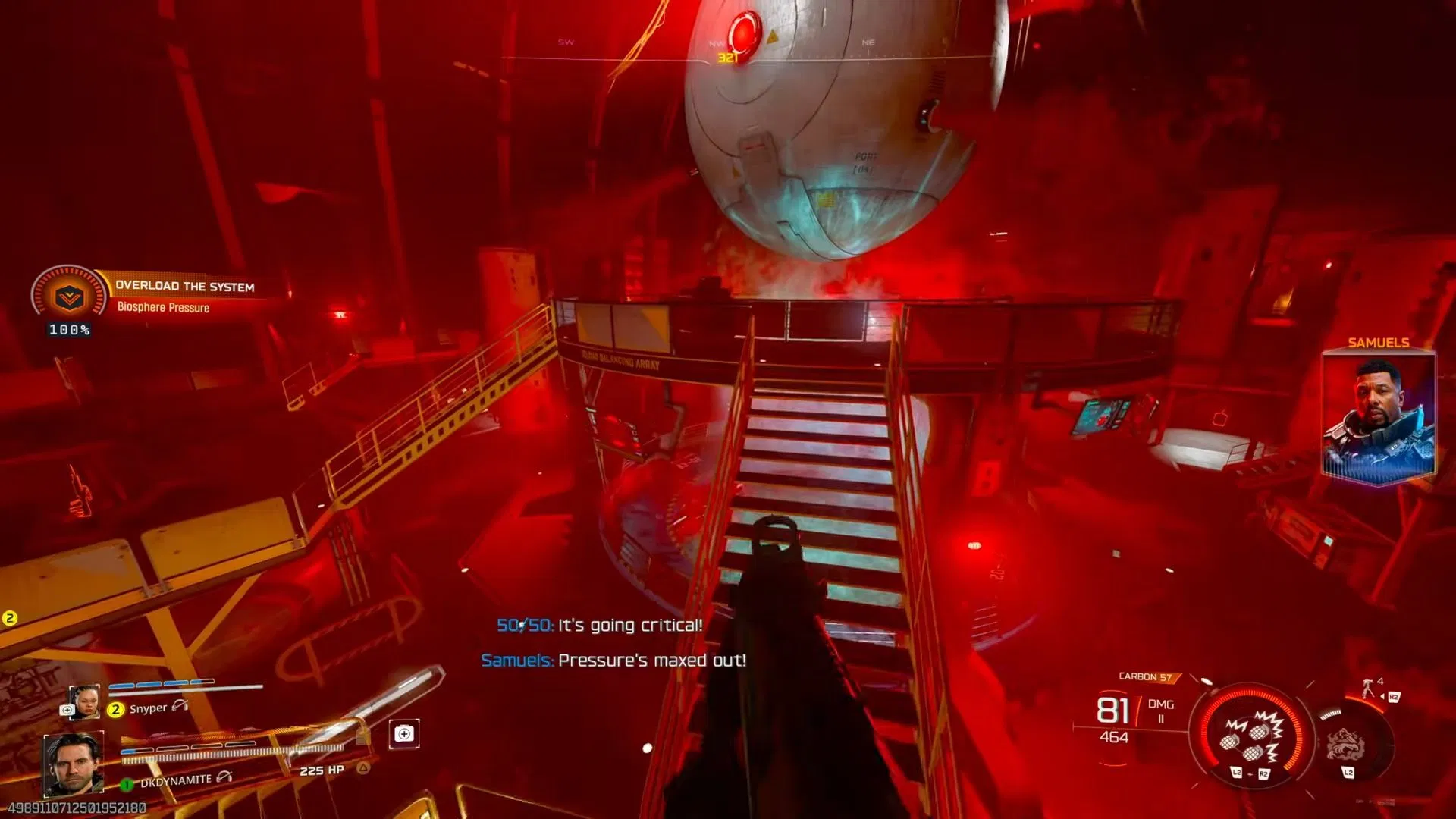Screen dimensions: 1456x819
Task: Click DKDYNAMITE's player portrait
Action: coord(74,764)
